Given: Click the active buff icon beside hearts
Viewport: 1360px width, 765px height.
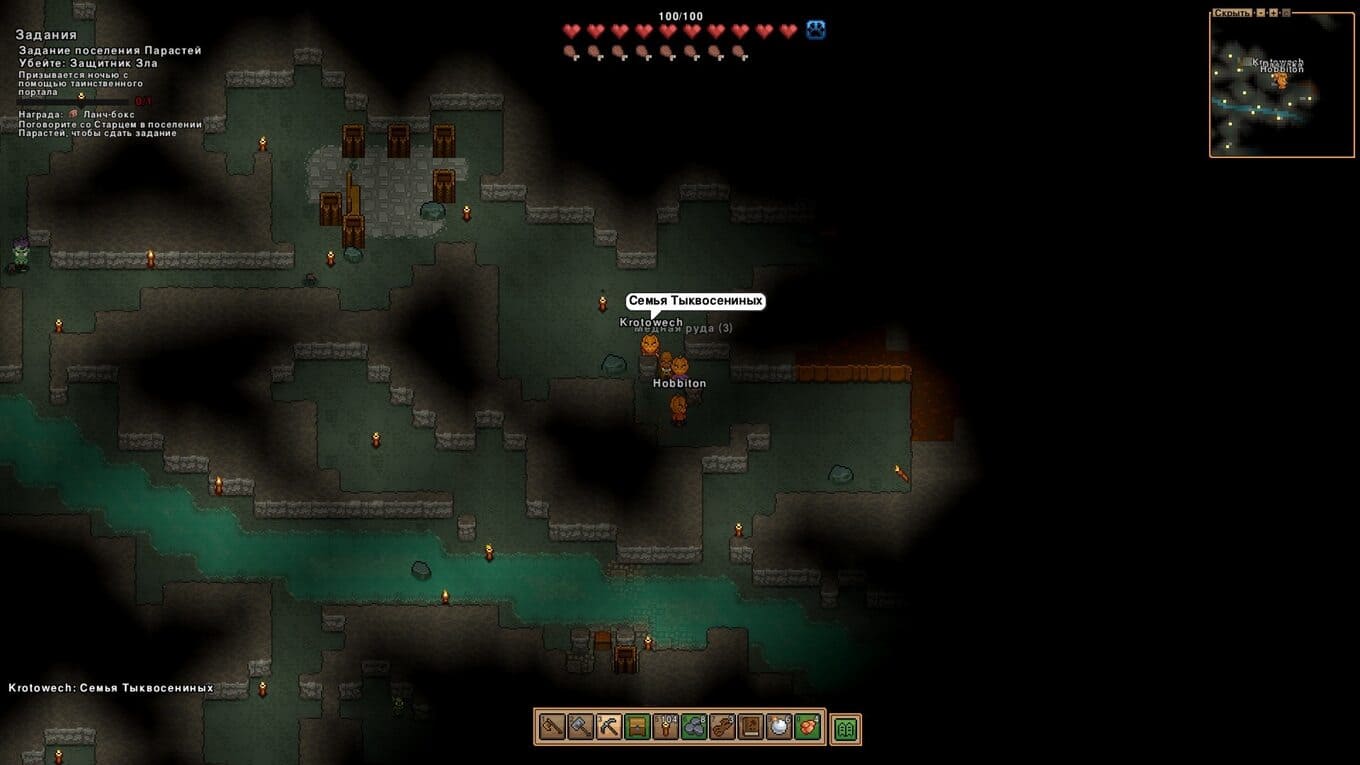Looking at the screenshot, I should click(816, 31).
